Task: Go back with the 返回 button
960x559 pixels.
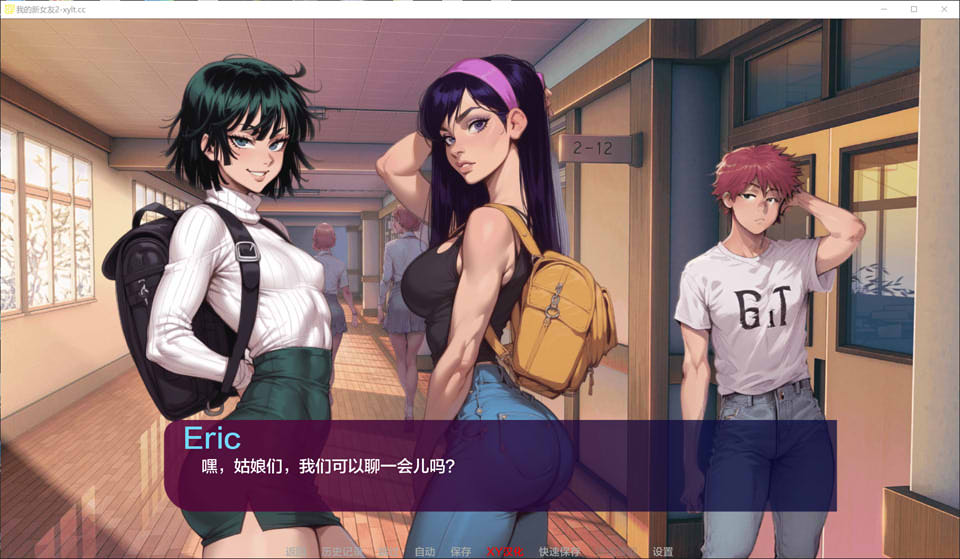Action: [297, 551]
